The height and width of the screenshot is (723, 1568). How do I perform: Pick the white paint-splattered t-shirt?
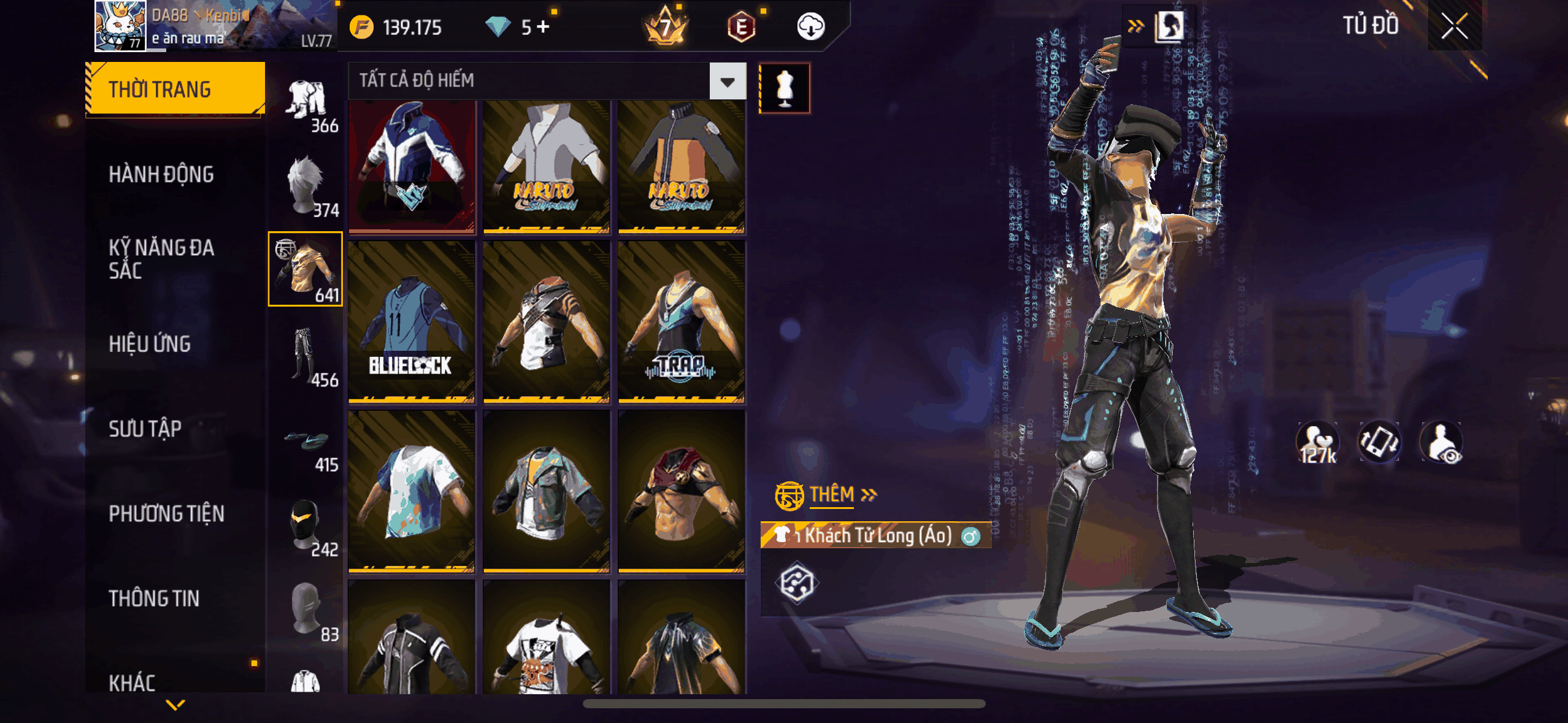click(x=411, y=491)
